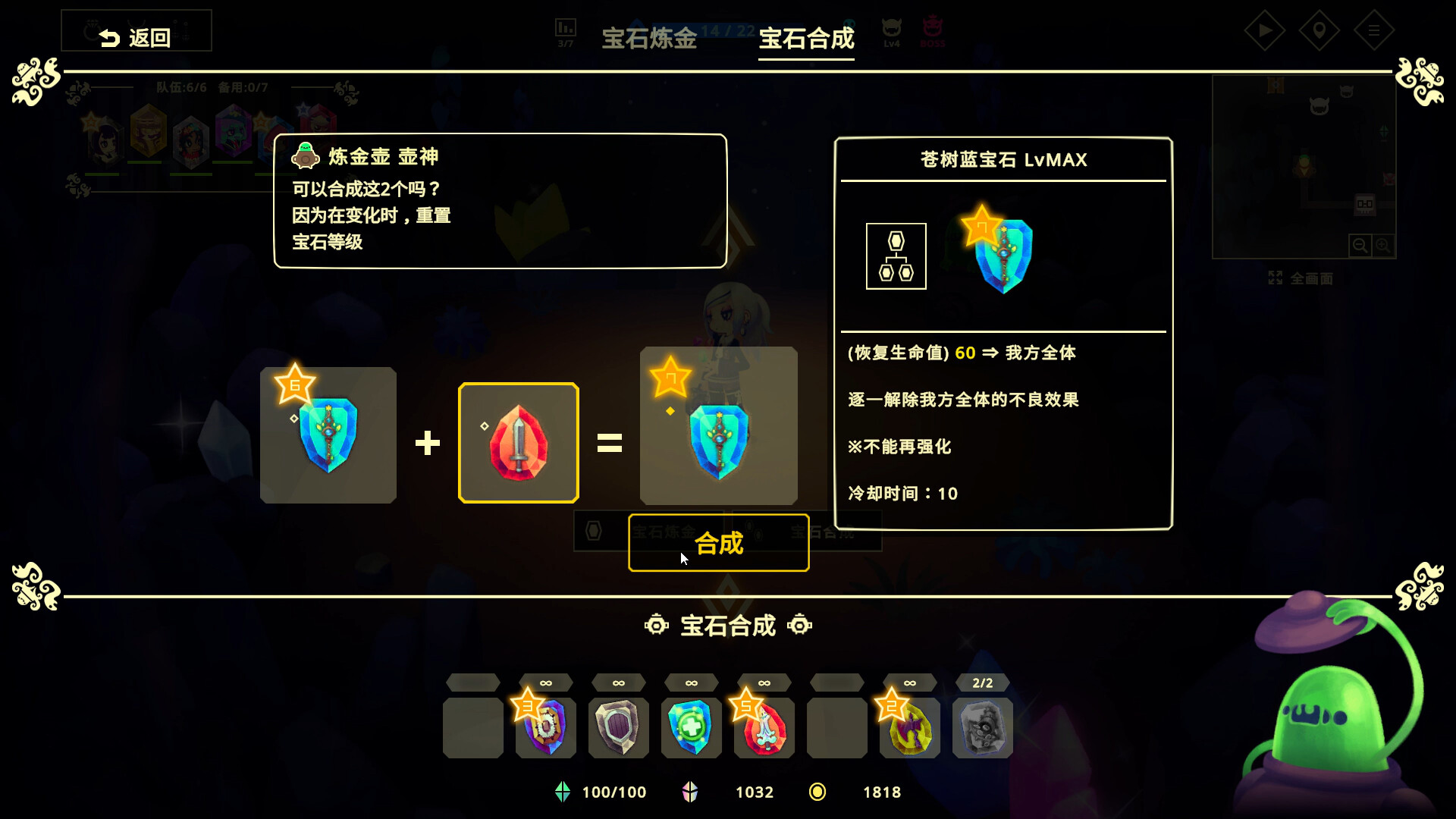This screenshot has height=819, width=1456.
Task: Click the grayed 2/2 gem slot
Action: (x=982, y=727)
